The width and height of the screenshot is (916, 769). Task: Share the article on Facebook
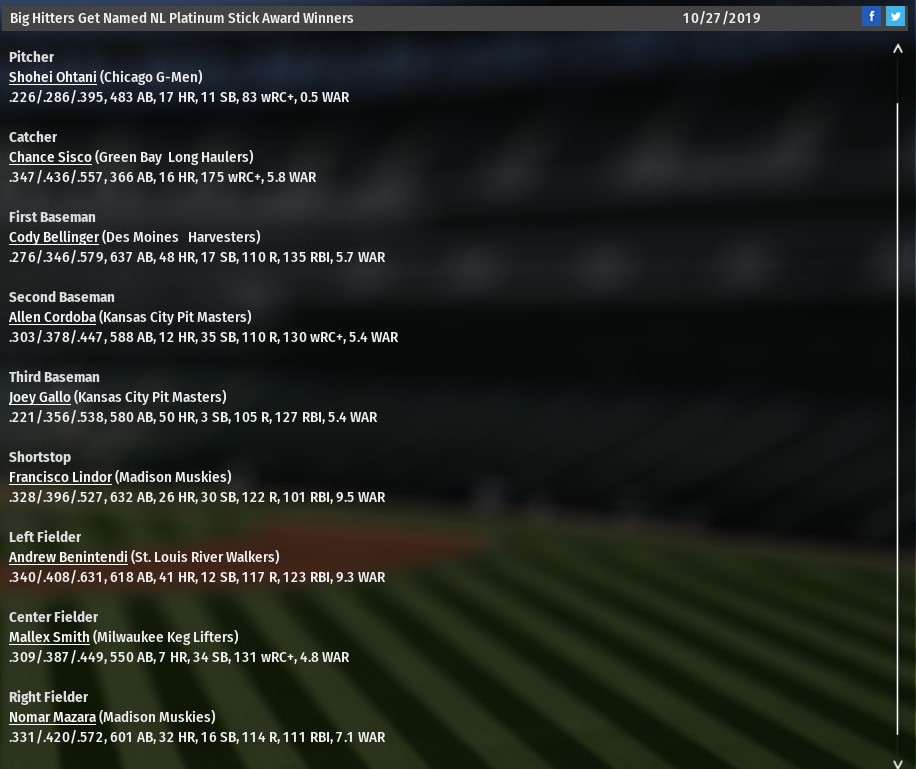coord(872,16)
